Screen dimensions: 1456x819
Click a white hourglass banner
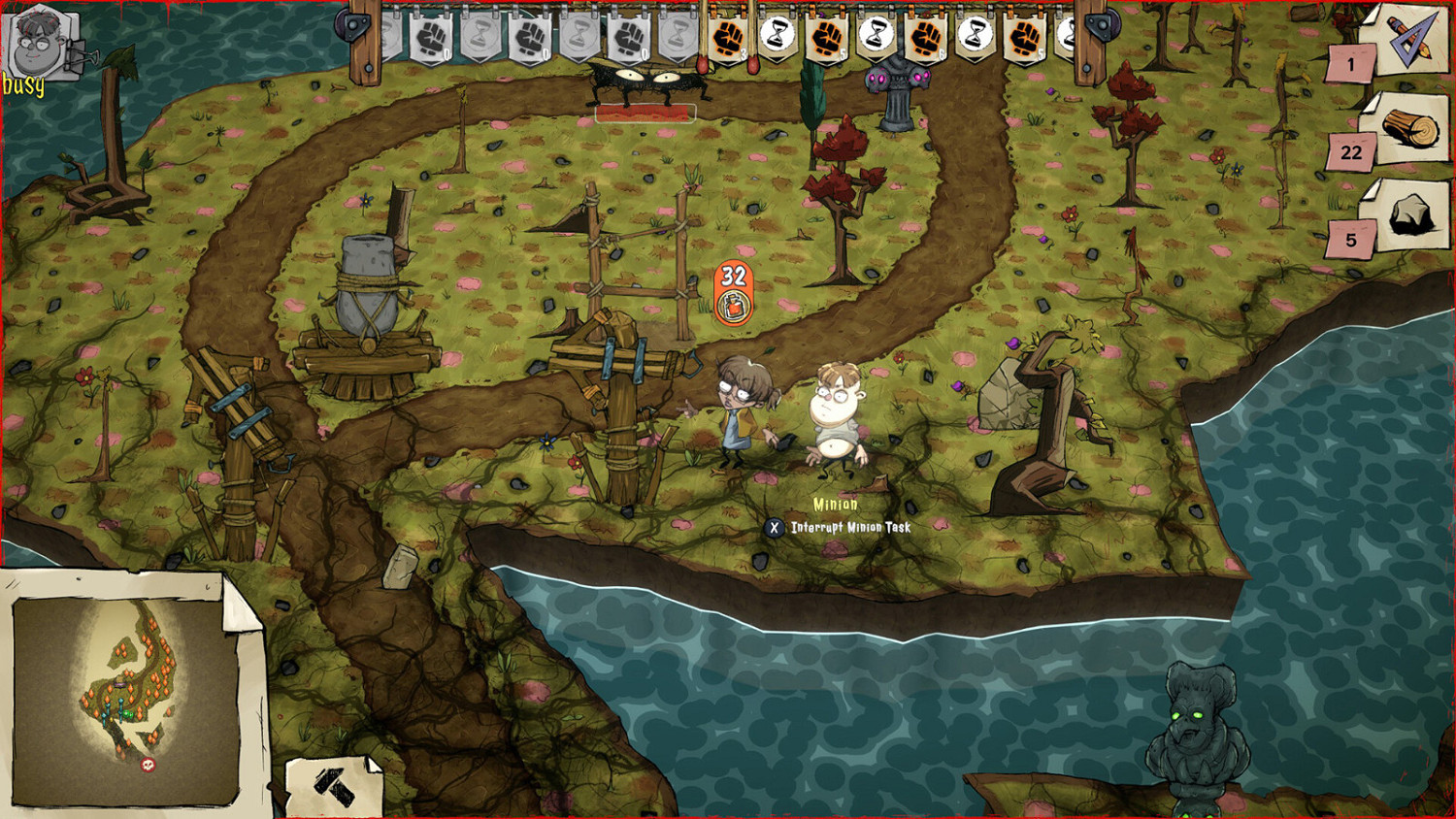[777, 39]
